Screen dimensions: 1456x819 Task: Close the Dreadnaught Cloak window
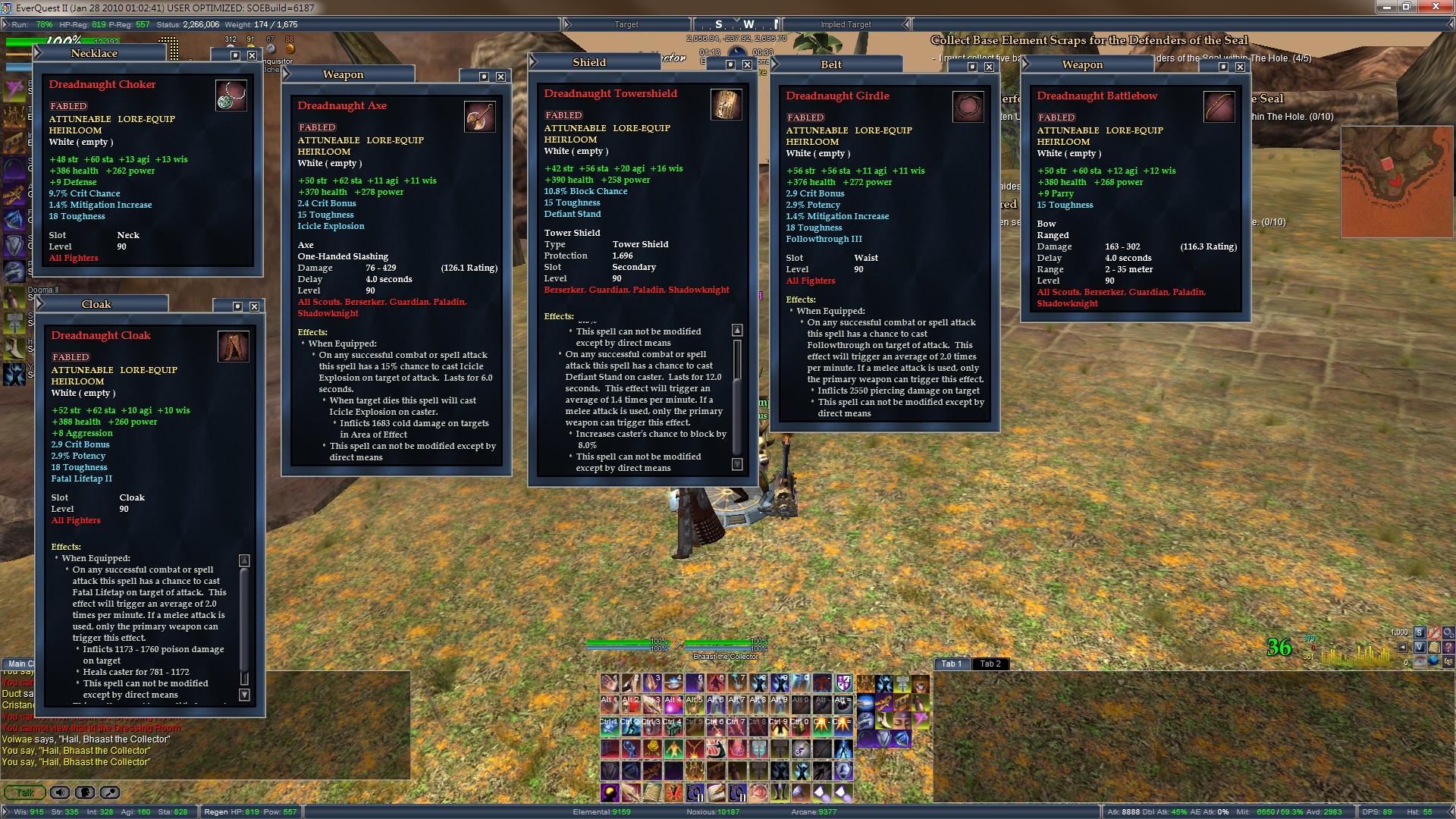point(254,306)
